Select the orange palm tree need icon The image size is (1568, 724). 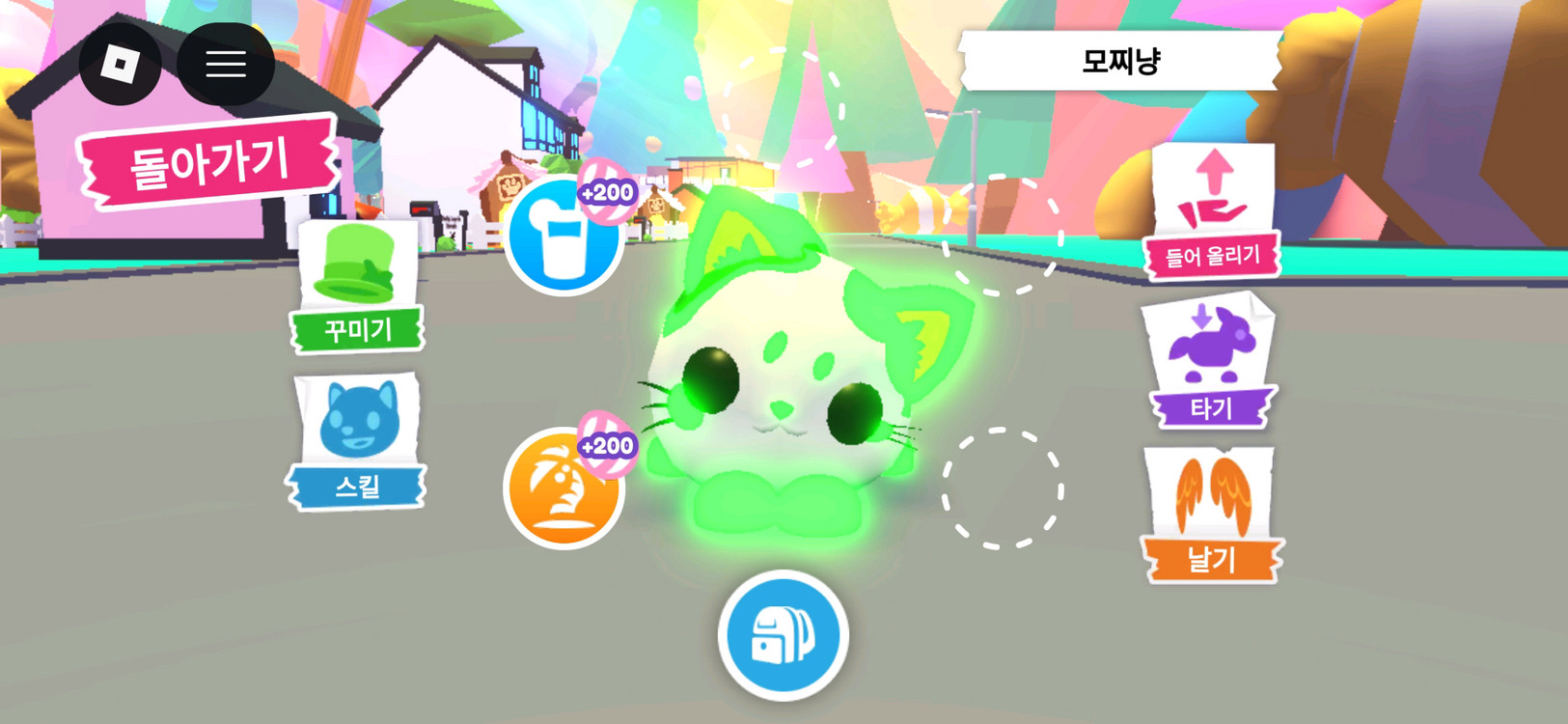[564, 488]
